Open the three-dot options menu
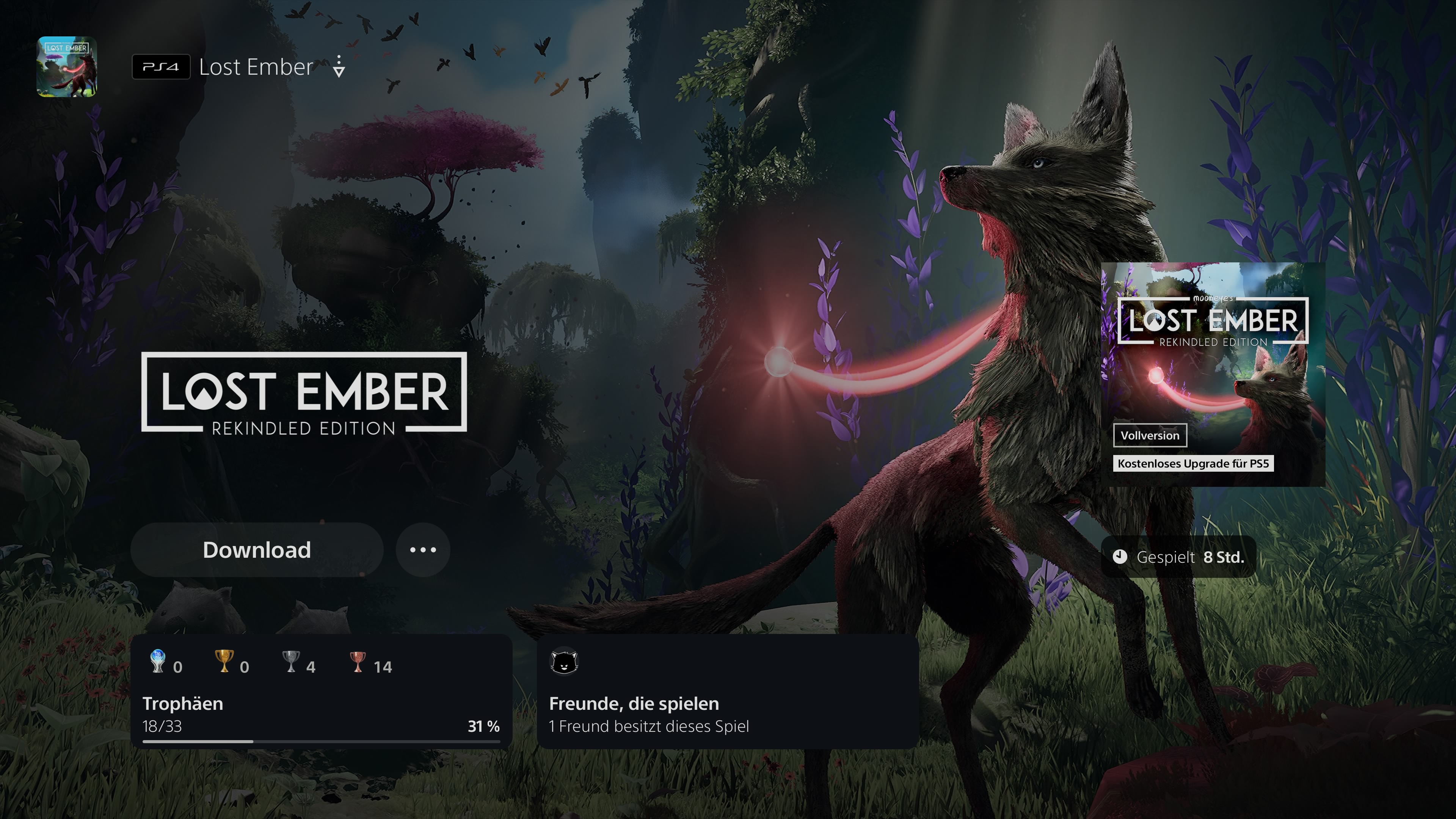This screenshot has height=819, width=1456. click(x=423, y=550)
